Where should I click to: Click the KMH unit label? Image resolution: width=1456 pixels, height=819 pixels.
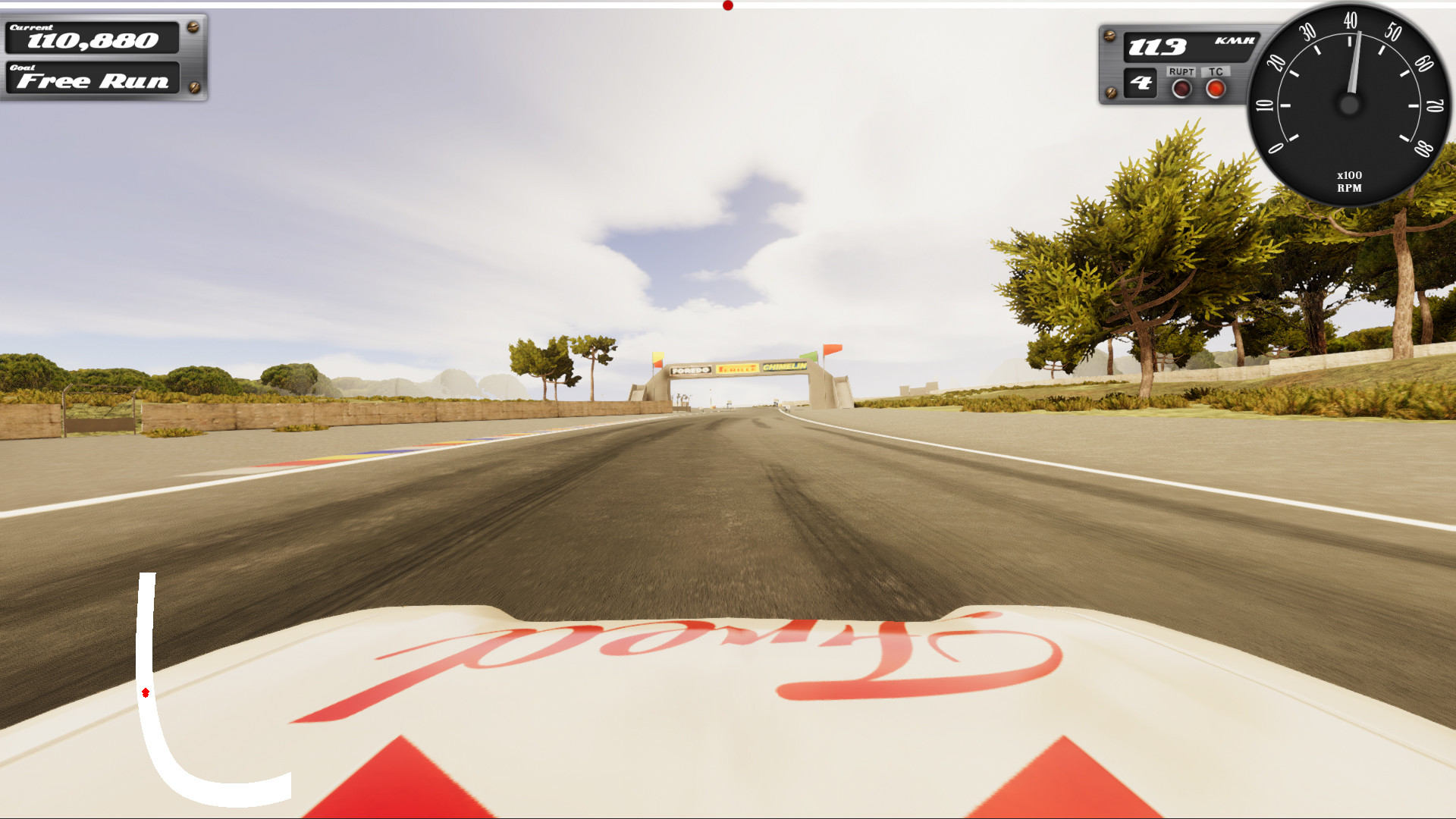1234,40
